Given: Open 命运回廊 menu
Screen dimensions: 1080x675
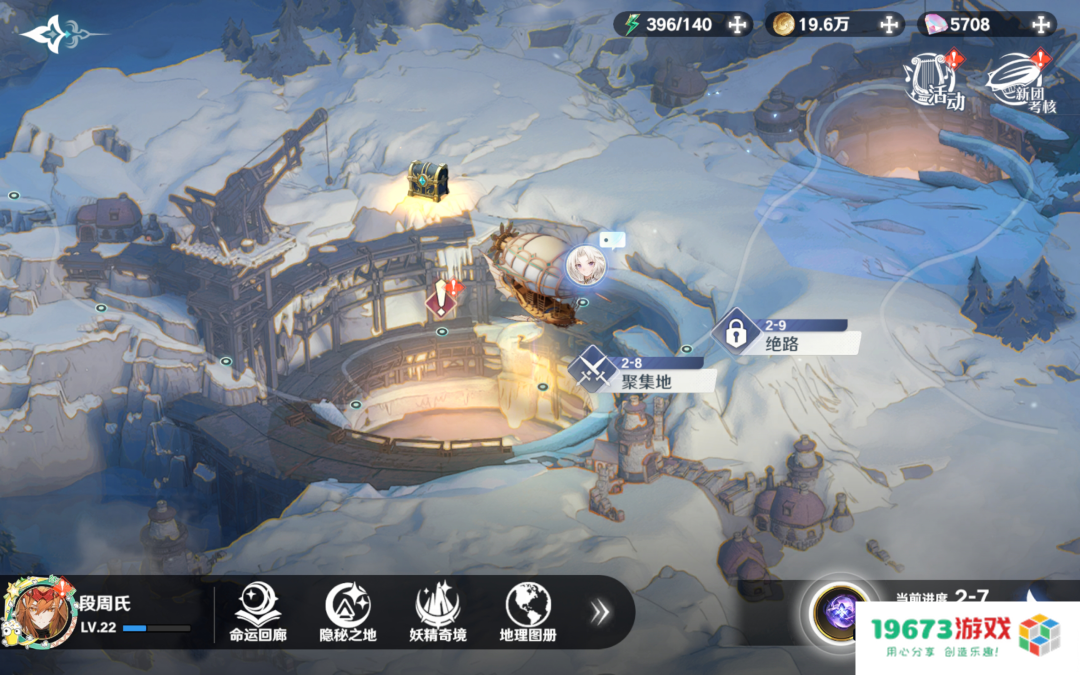Looking at the screenshot, I should pyautogui.click(x=256, y=612).
